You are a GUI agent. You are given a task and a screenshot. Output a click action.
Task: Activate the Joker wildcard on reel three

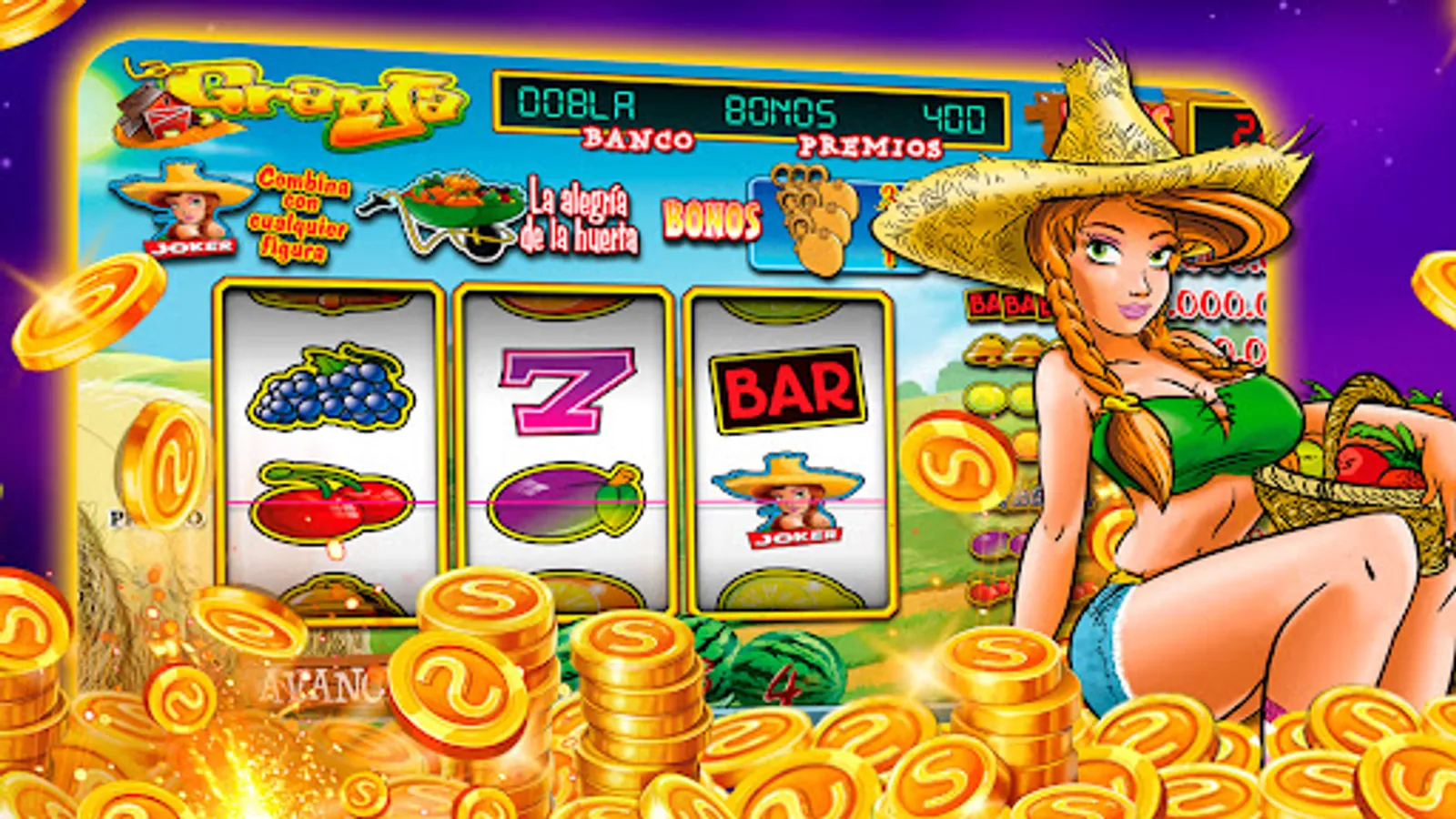tap(790, 505)
